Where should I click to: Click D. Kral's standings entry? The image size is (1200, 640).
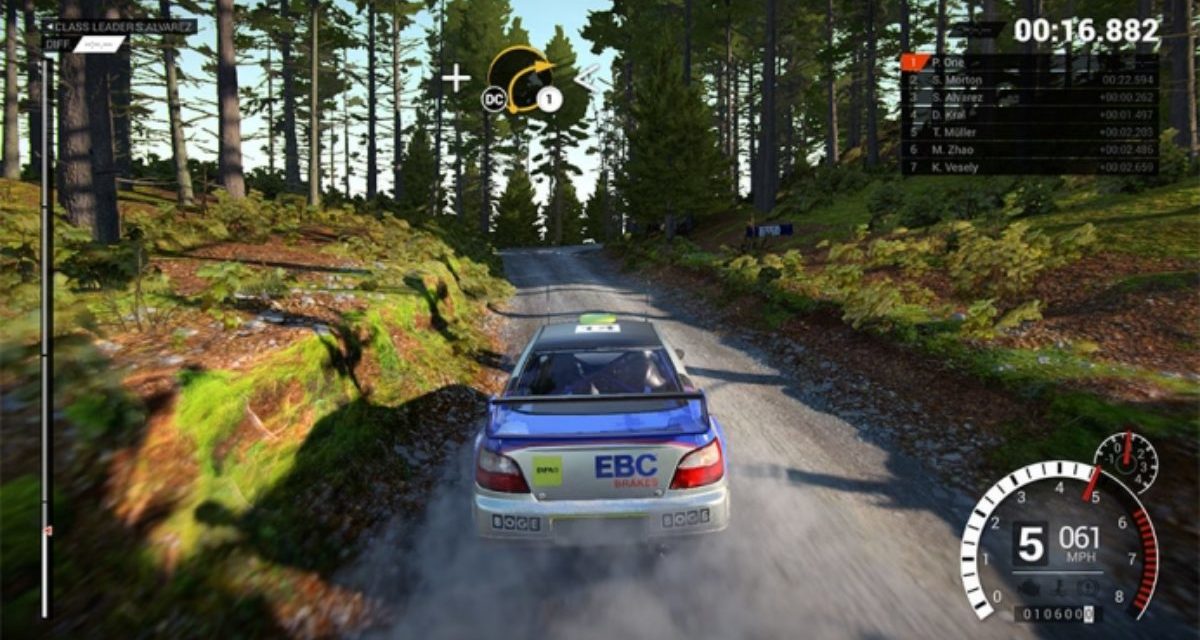point(1030,115)
